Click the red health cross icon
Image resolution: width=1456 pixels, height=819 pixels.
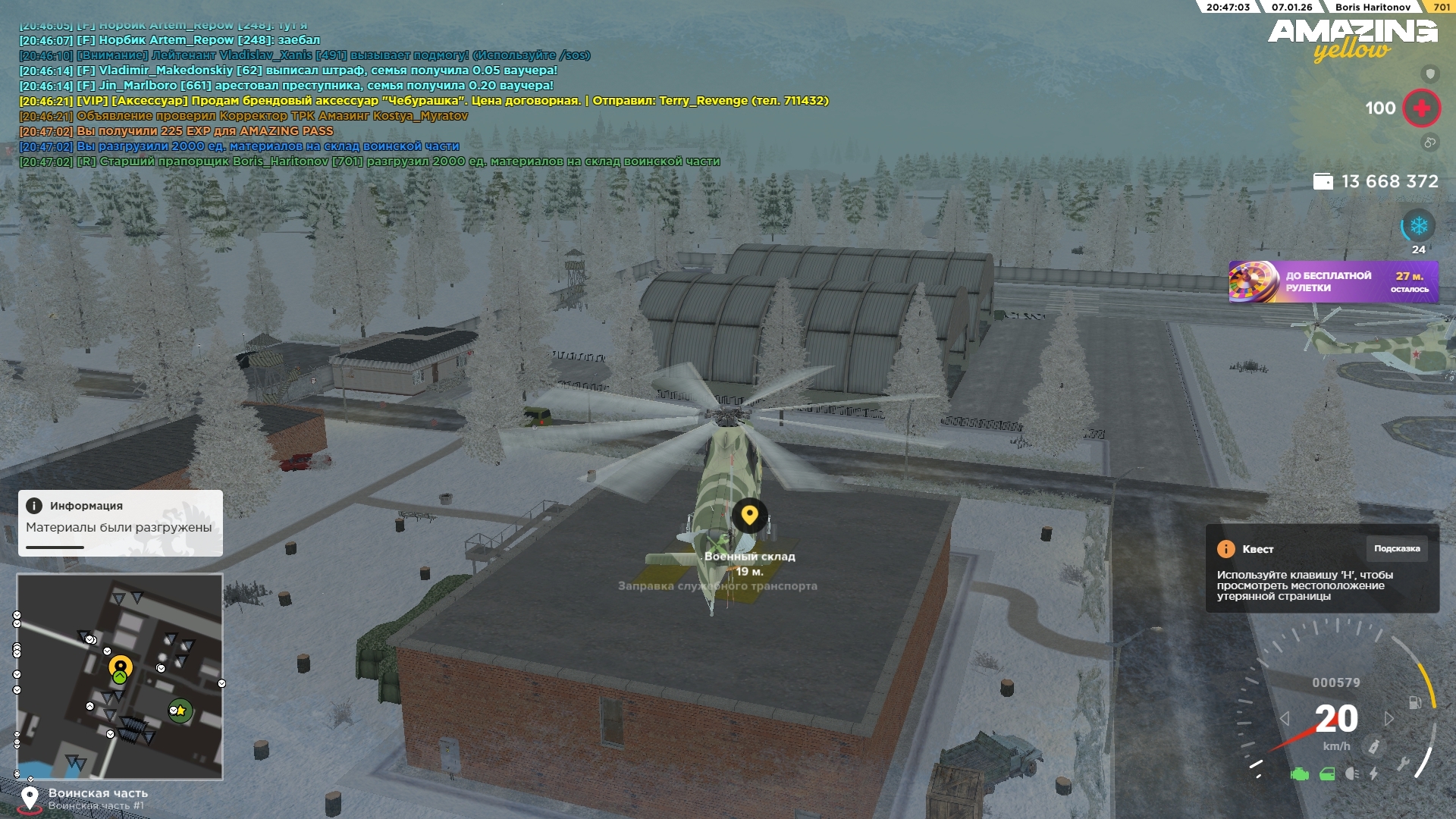click(x=1421, y=108)
